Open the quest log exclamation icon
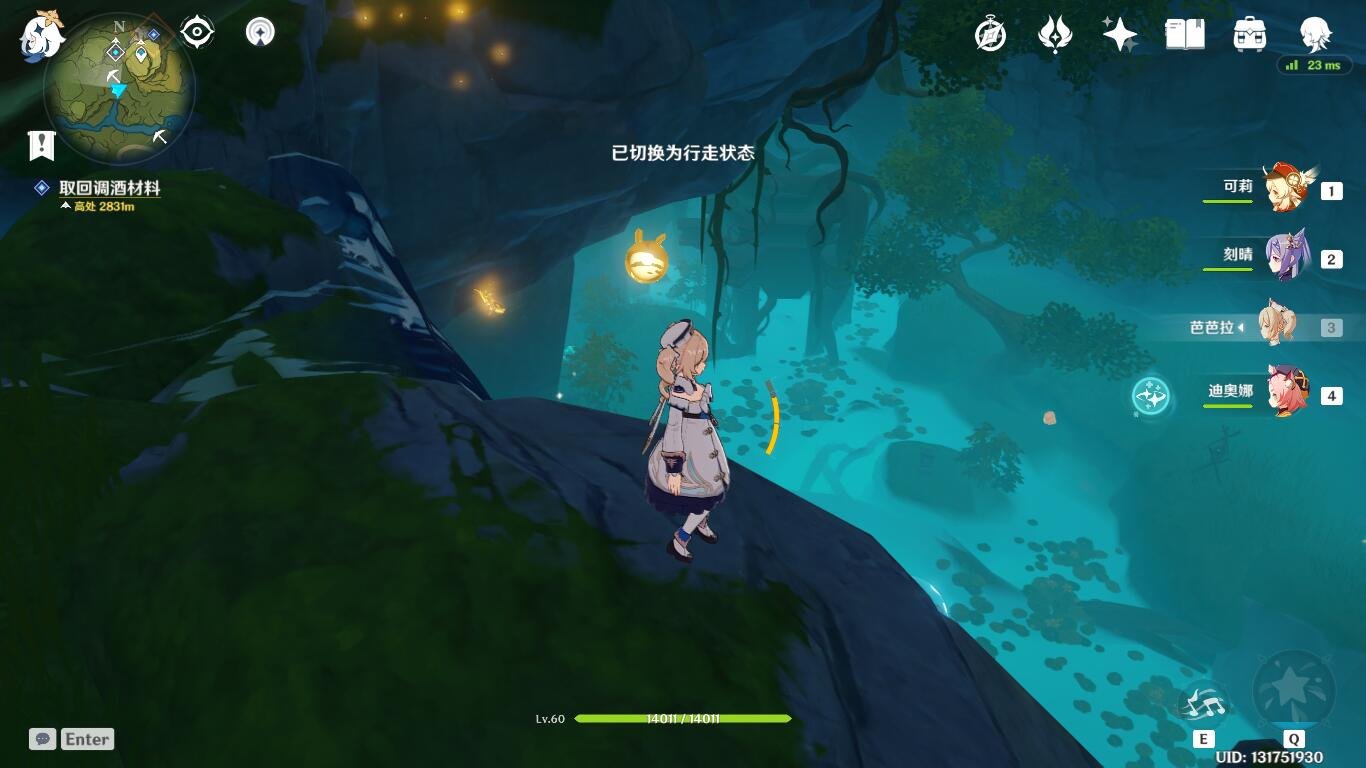The height and width of the screenshot is (768, 1366). pos(41,146)
